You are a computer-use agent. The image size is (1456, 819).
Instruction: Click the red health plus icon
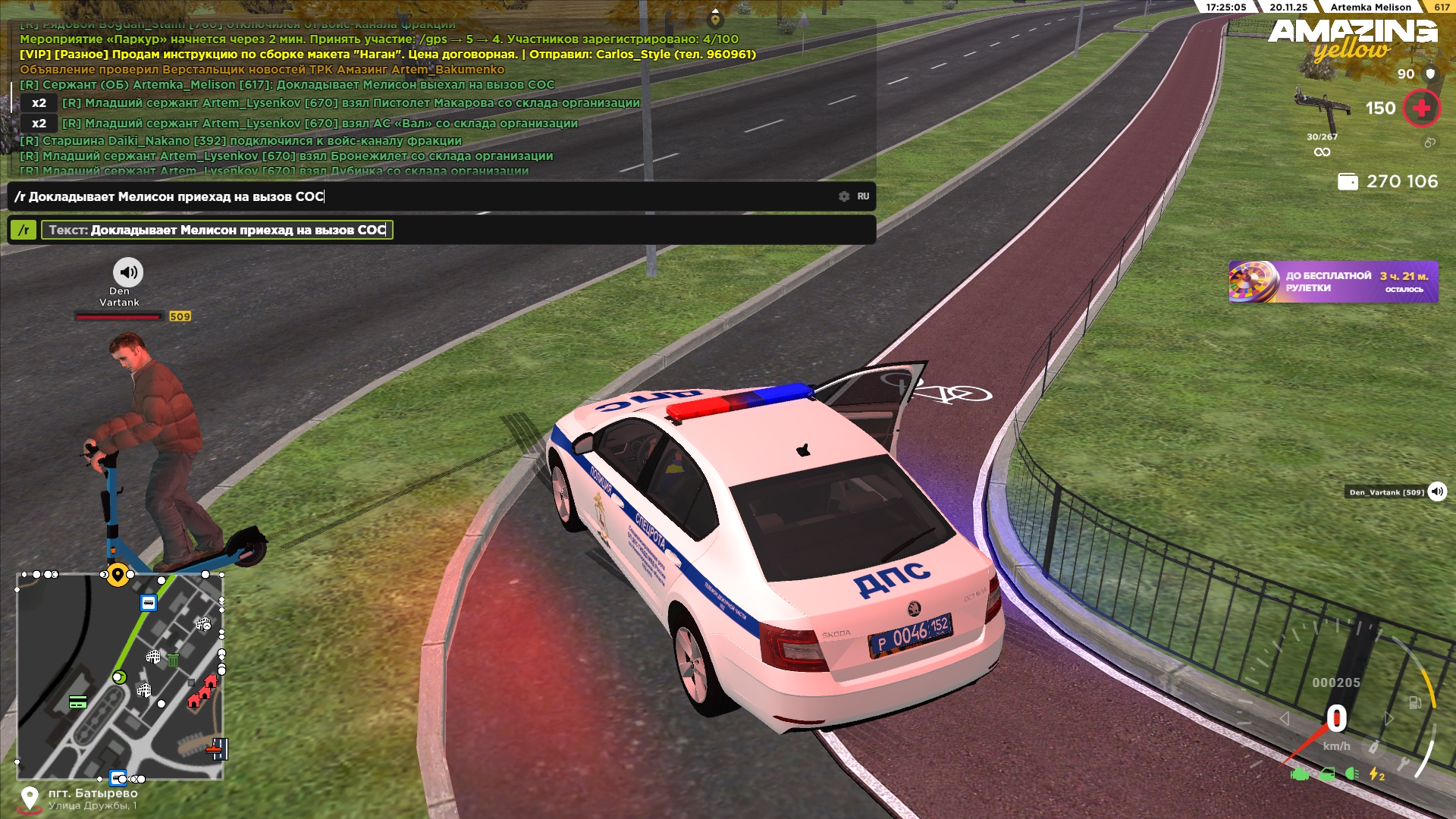pyautogui.click(x=1421, y=108)
